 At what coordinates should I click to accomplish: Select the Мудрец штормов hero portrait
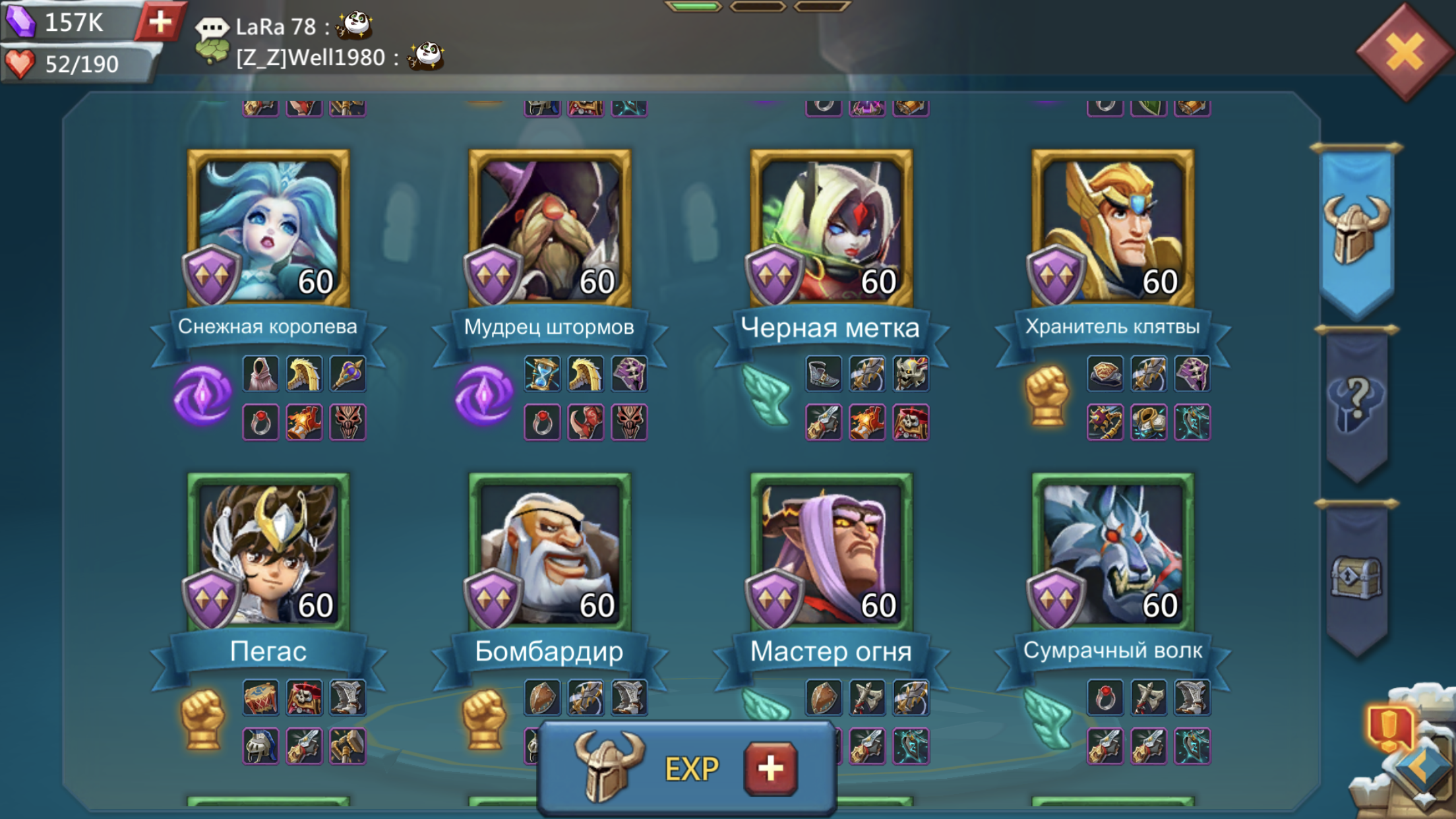[x=550, y=229]
